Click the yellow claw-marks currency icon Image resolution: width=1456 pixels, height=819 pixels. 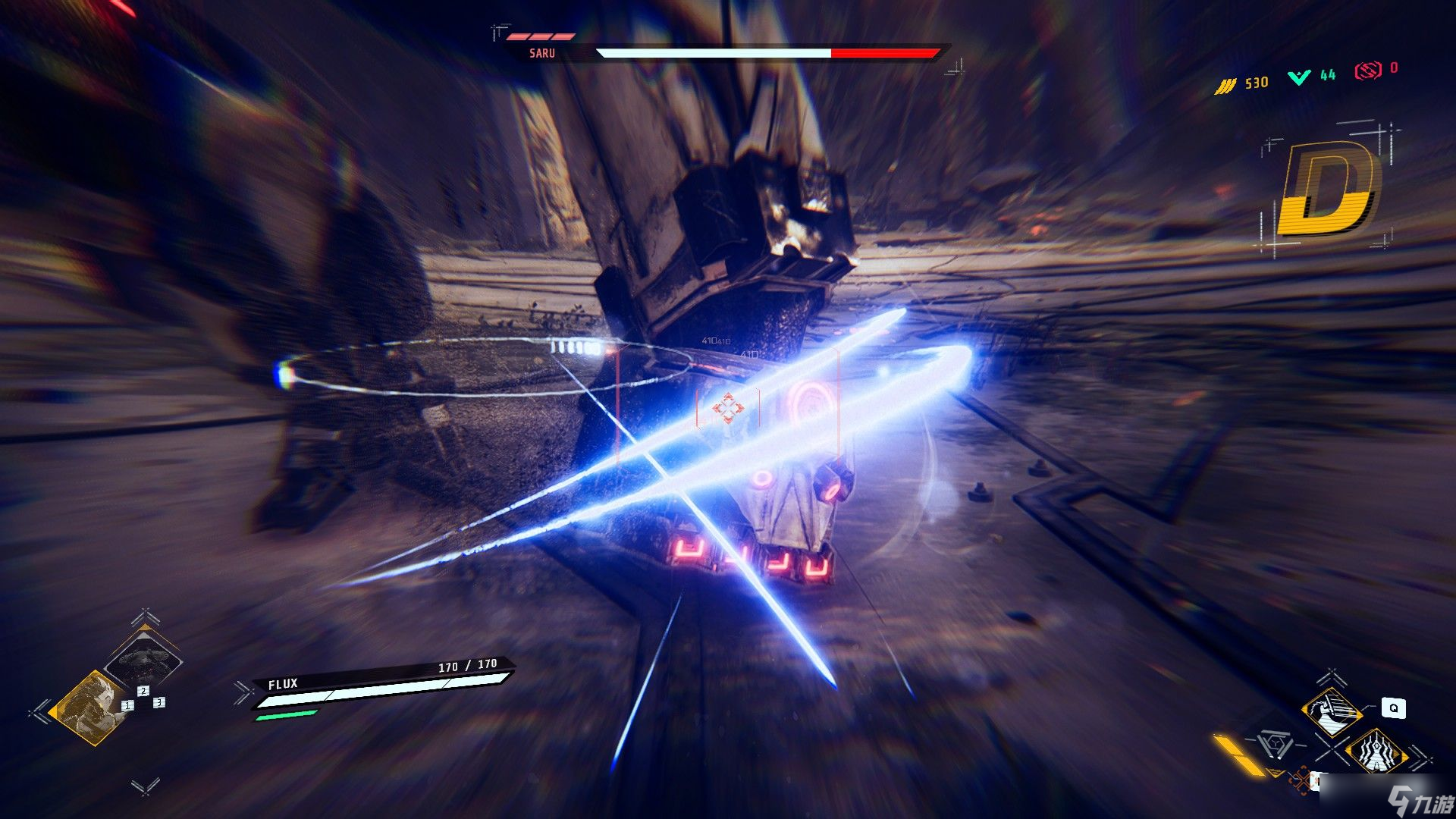(x=1225, y=86)
